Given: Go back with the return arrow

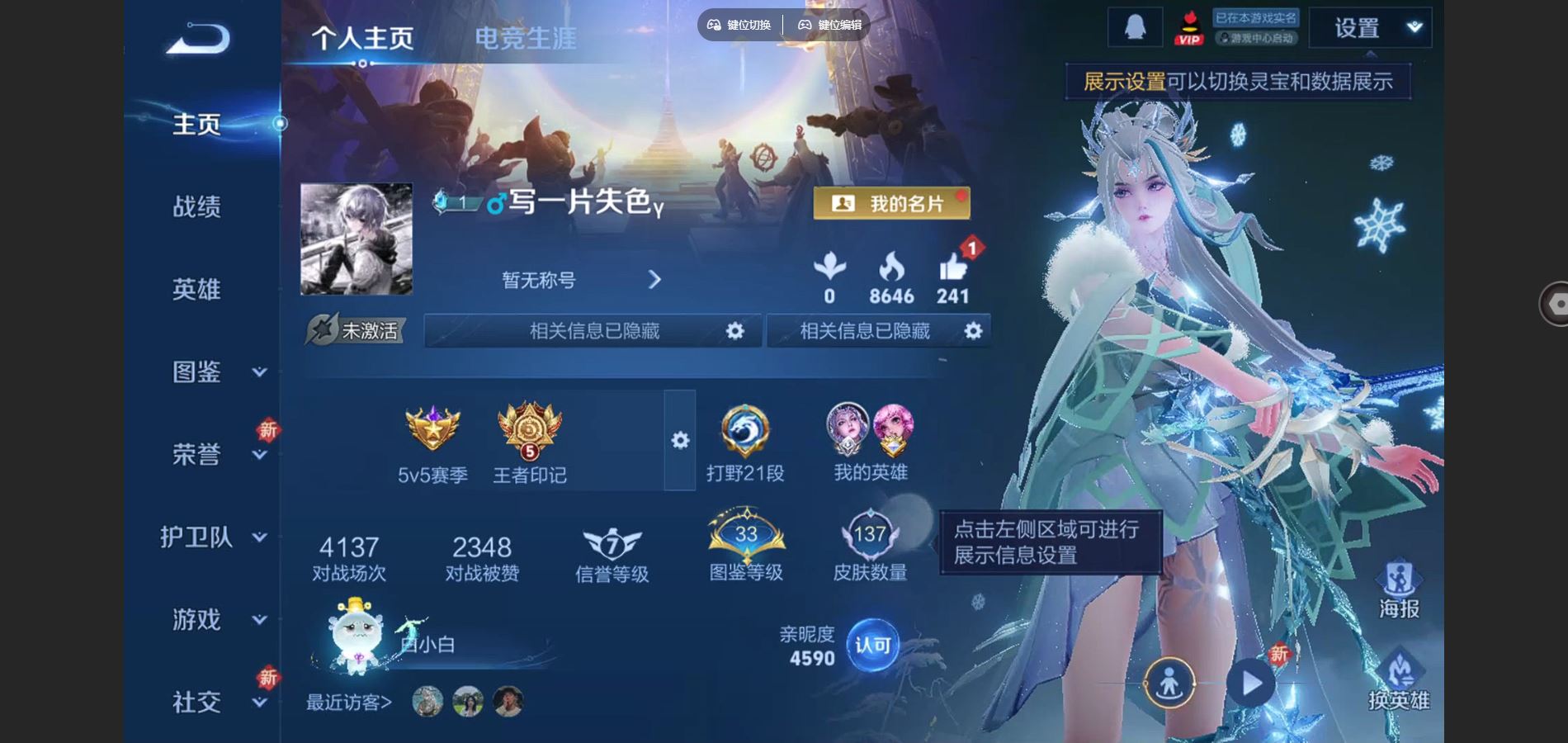Looking at the screenshot, I should pos(198,39).
